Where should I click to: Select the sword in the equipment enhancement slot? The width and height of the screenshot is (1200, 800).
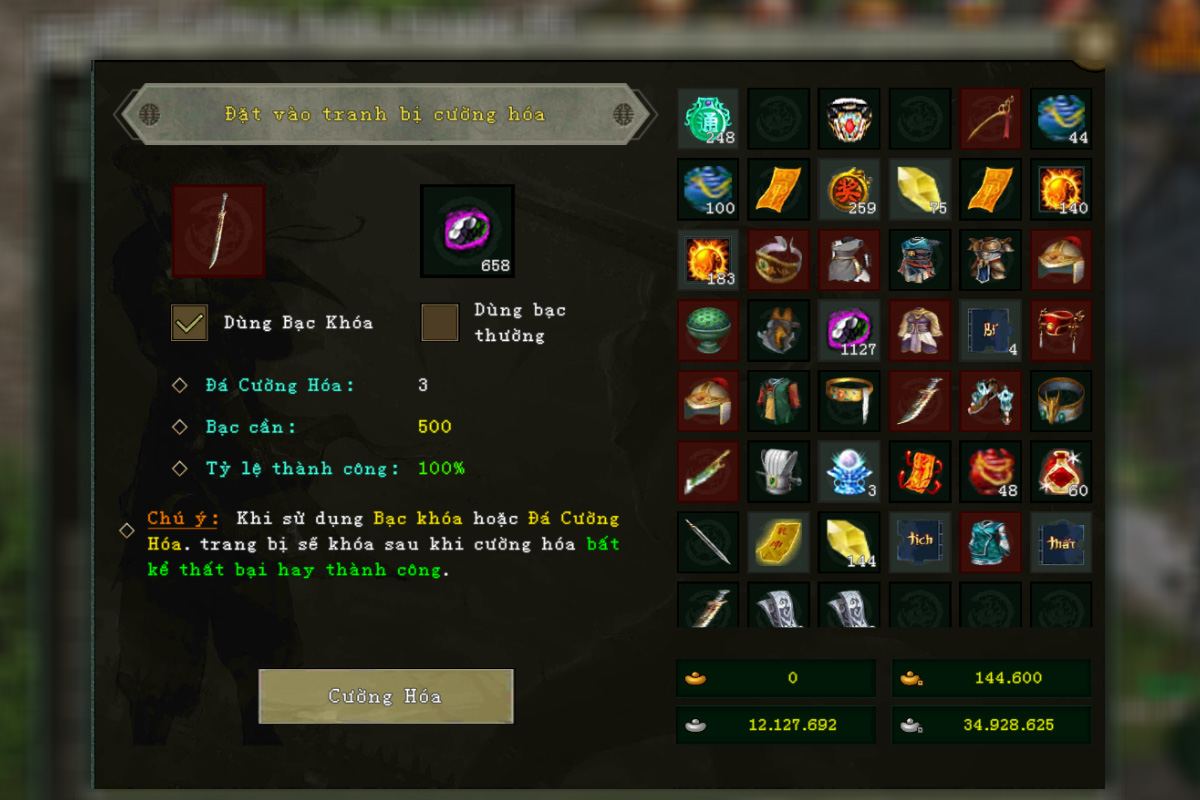pyautogui.click(x=219, y=230)
